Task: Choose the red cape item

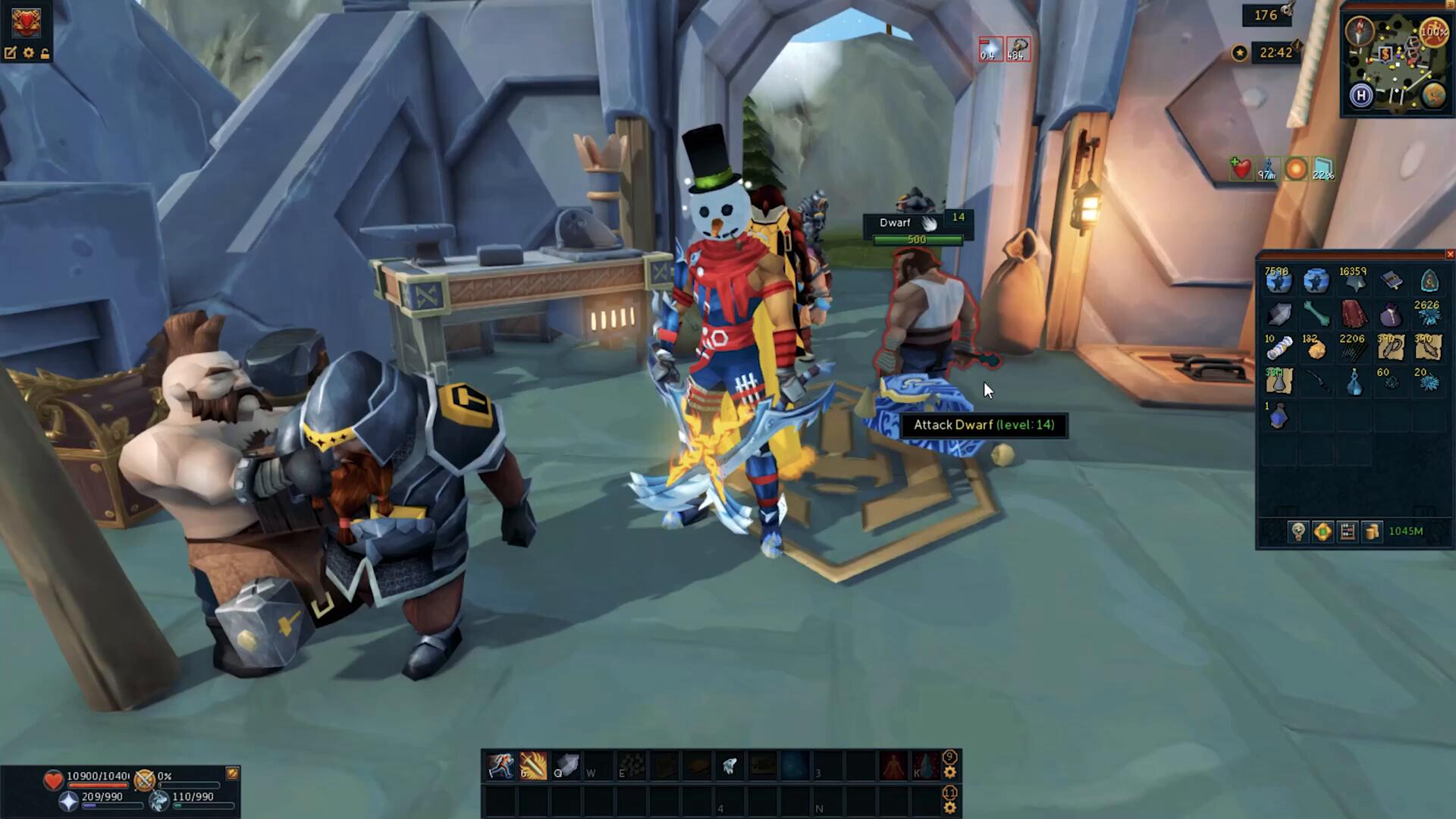Action: tap(1354, 313)
